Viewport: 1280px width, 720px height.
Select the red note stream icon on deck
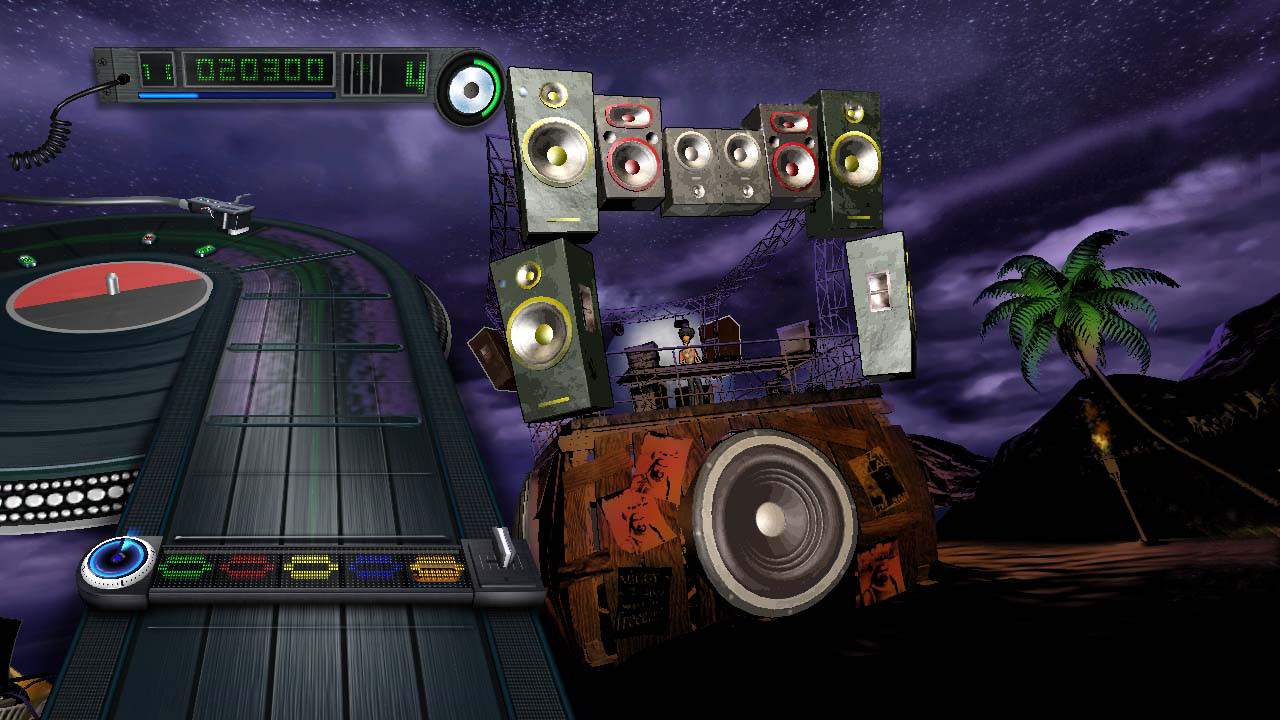245,565
